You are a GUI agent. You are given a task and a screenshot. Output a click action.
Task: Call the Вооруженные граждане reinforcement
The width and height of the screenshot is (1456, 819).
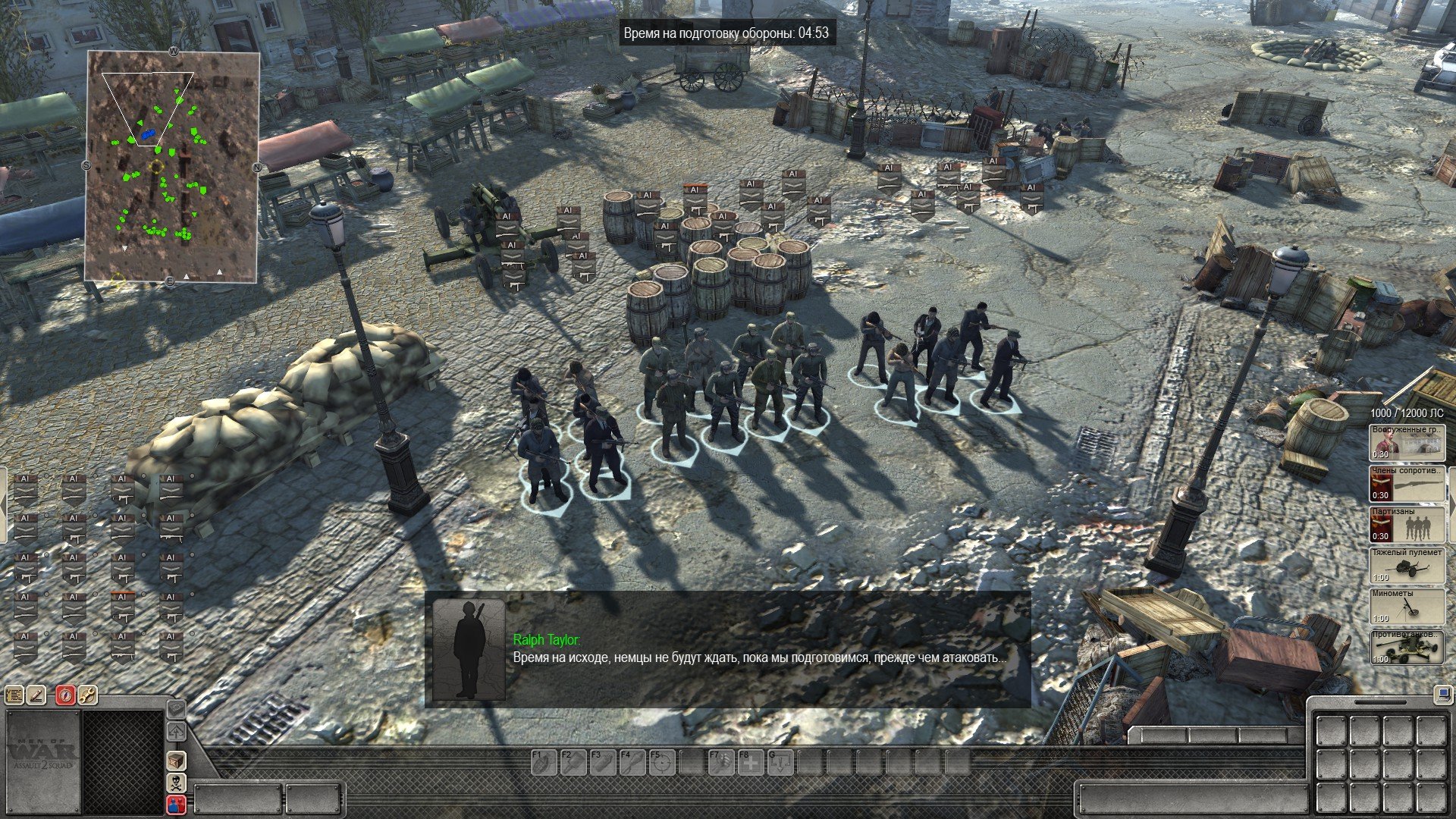(x=1407, y=442)
